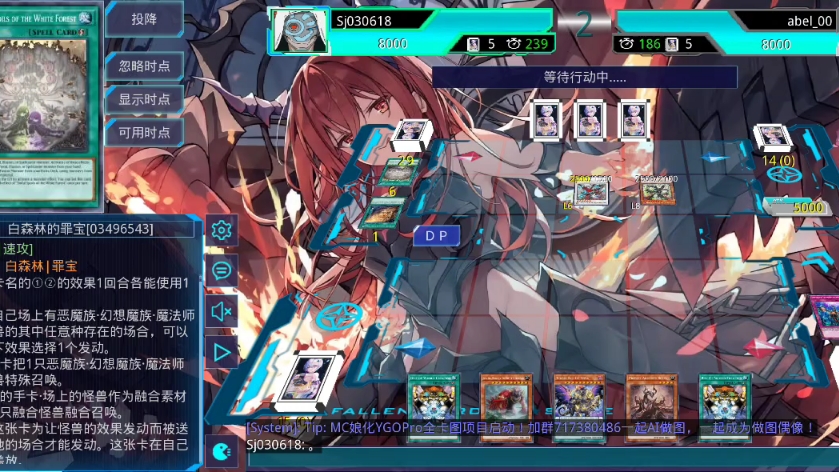Click the play triangle icon
Screen dimensions: 839x472
(221, 352)
